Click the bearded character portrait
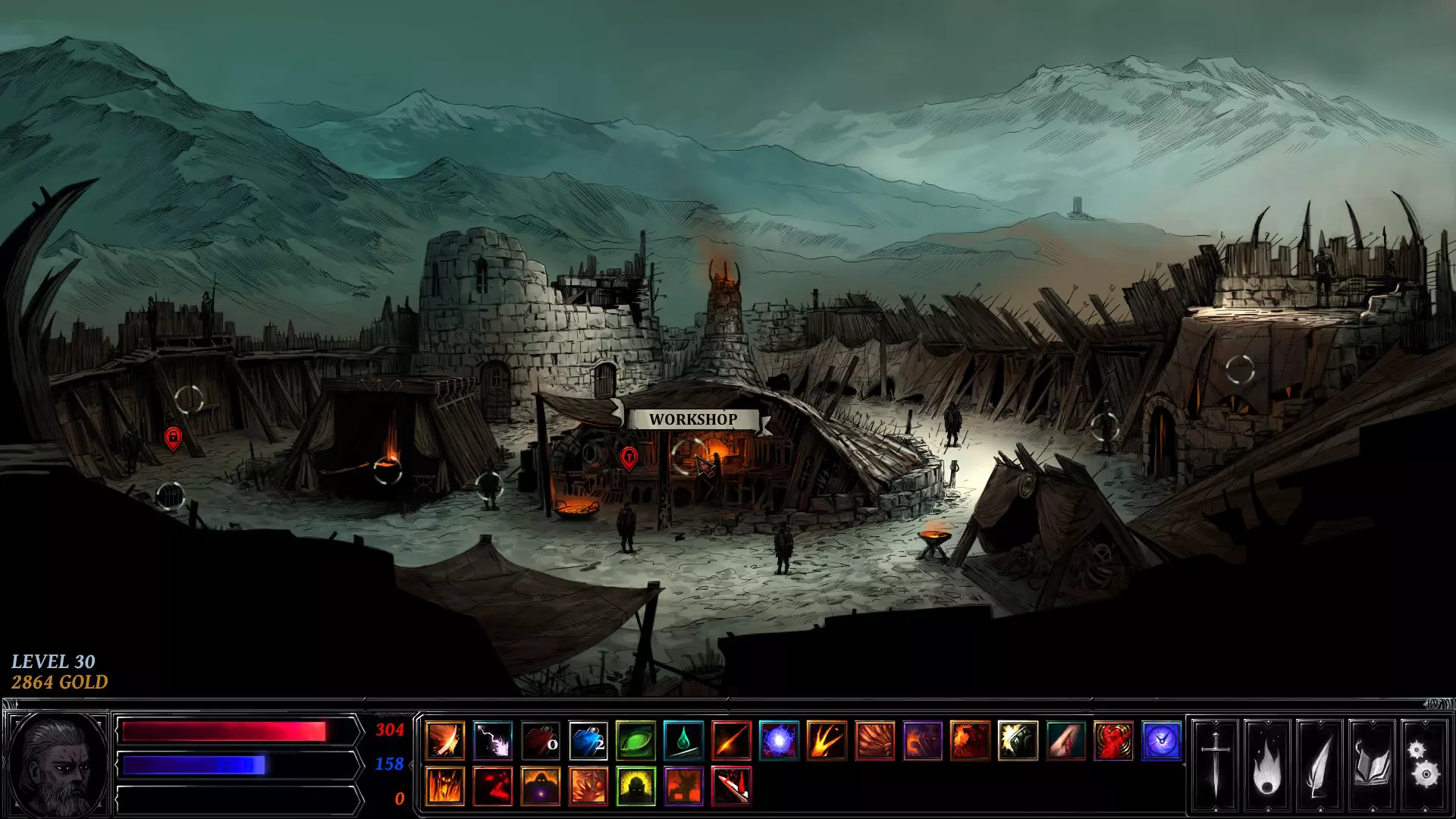The image size is (1456, 819). coord(58,763)
